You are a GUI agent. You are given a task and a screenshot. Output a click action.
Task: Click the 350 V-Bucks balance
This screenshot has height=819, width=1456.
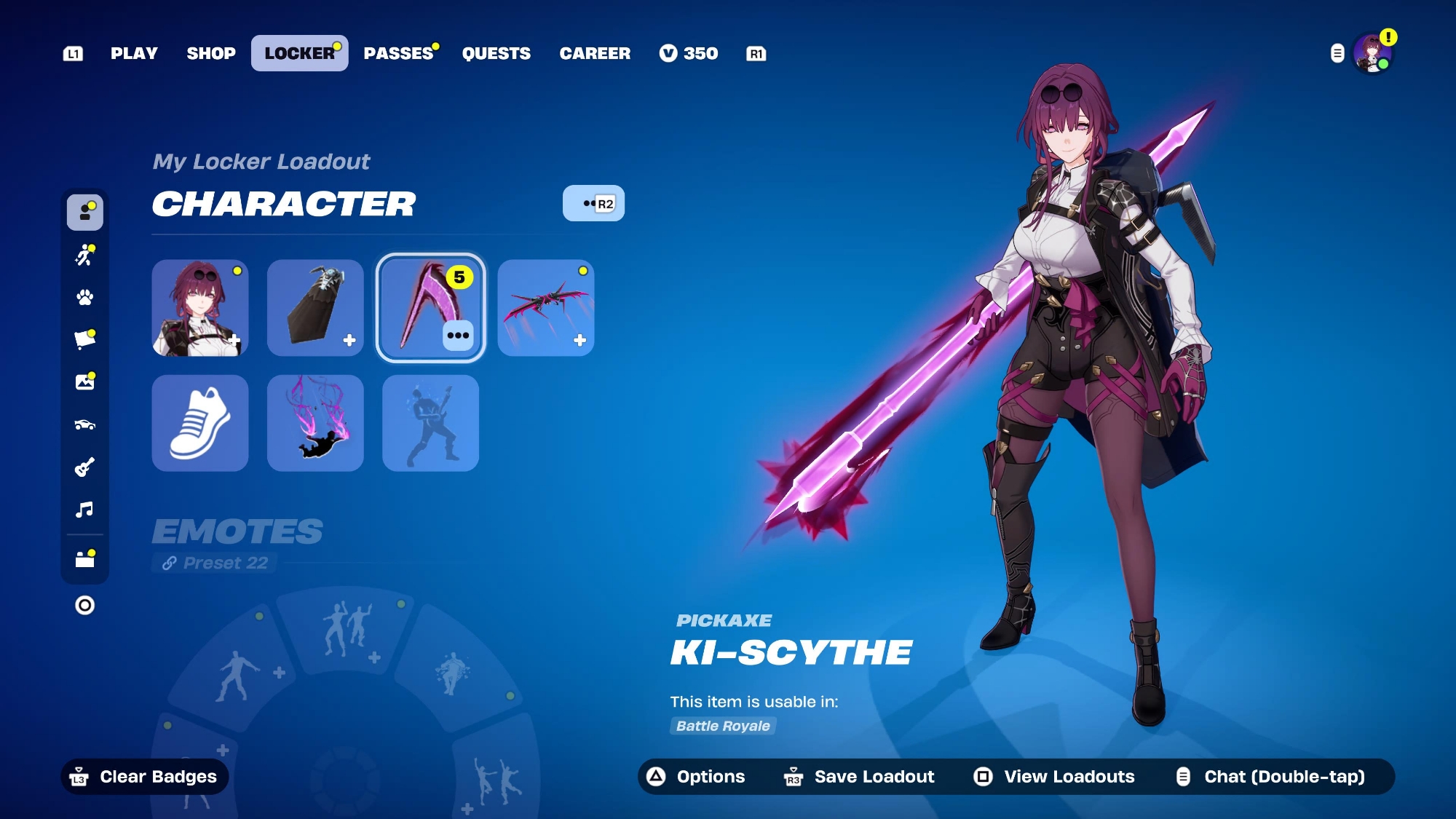pos(689,53)
